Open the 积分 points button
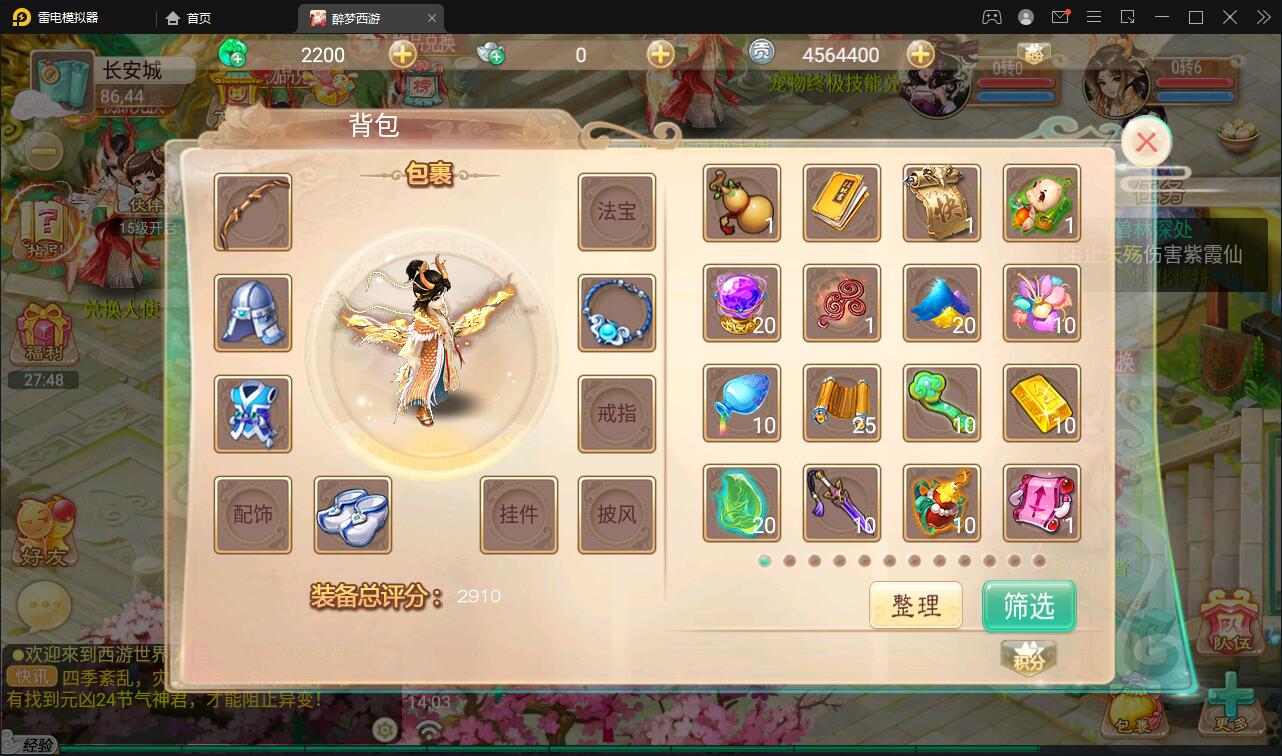The height and width of the screenshot is (756, 1282). coord(1028,658)
